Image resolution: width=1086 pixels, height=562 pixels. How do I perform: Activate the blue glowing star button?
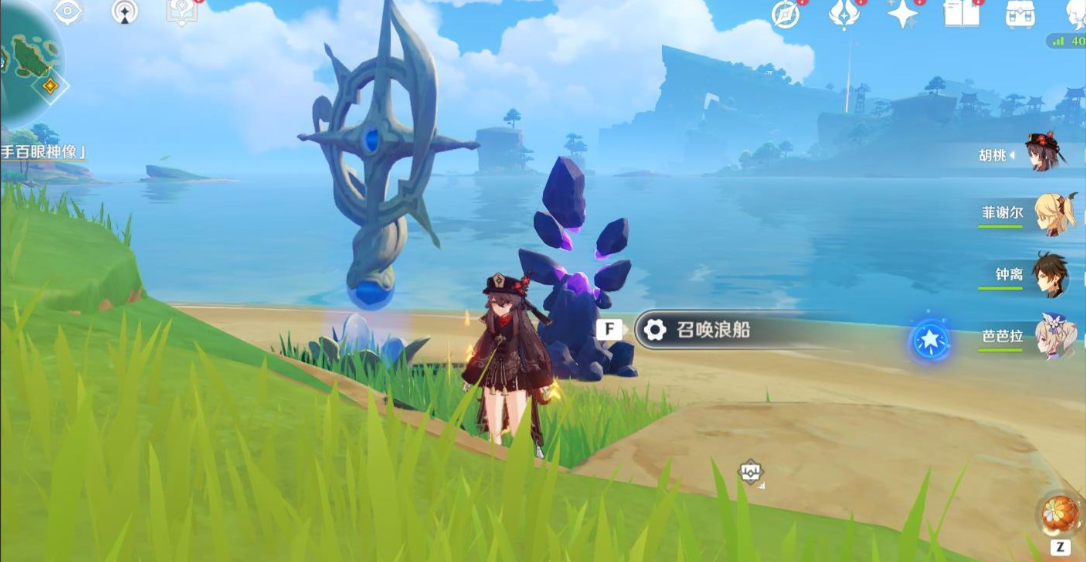pyautogui.click(x=930, y=341)
